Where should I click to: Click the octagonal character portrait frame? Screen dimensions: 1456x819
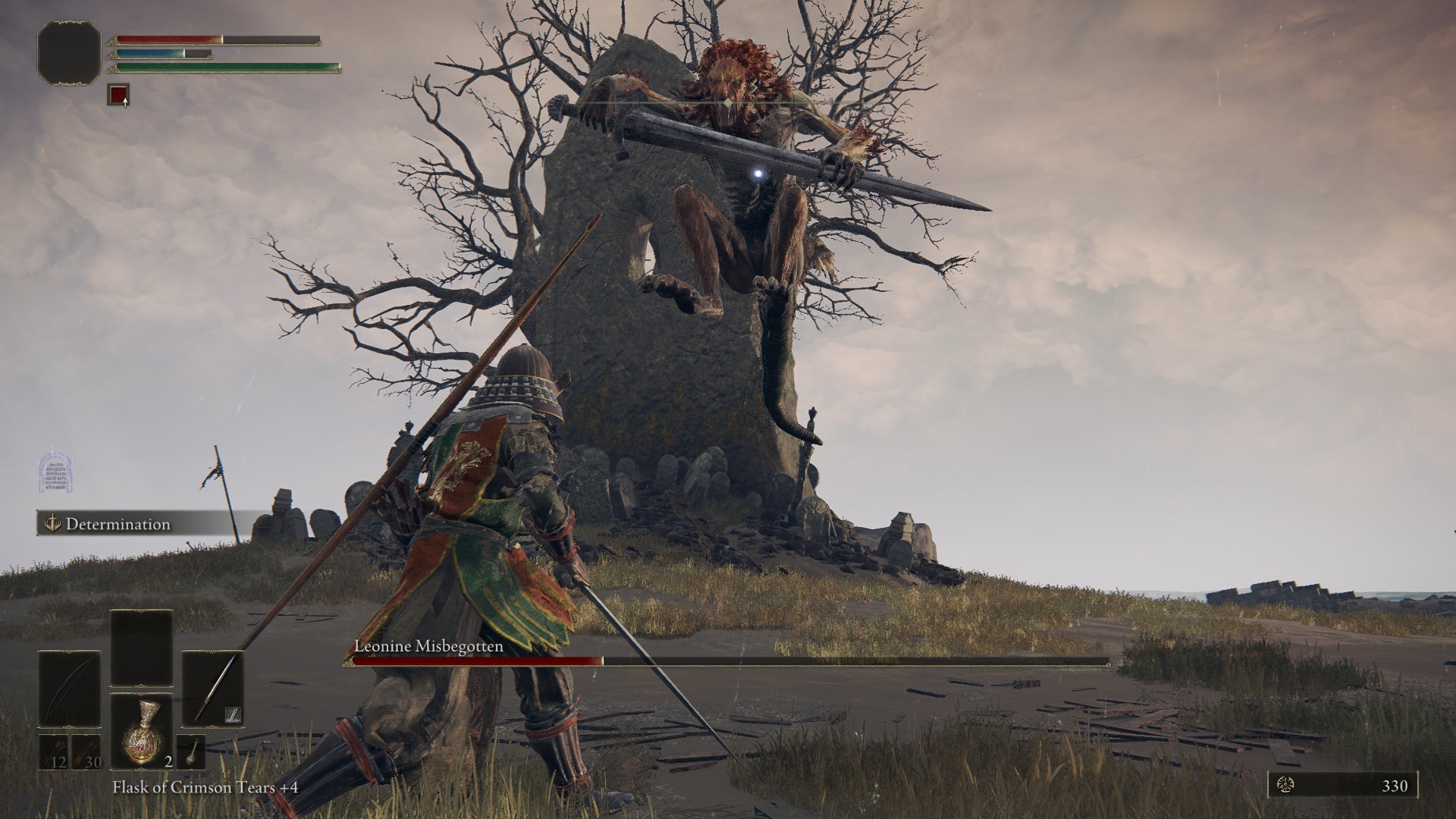[x=69, y=52]
